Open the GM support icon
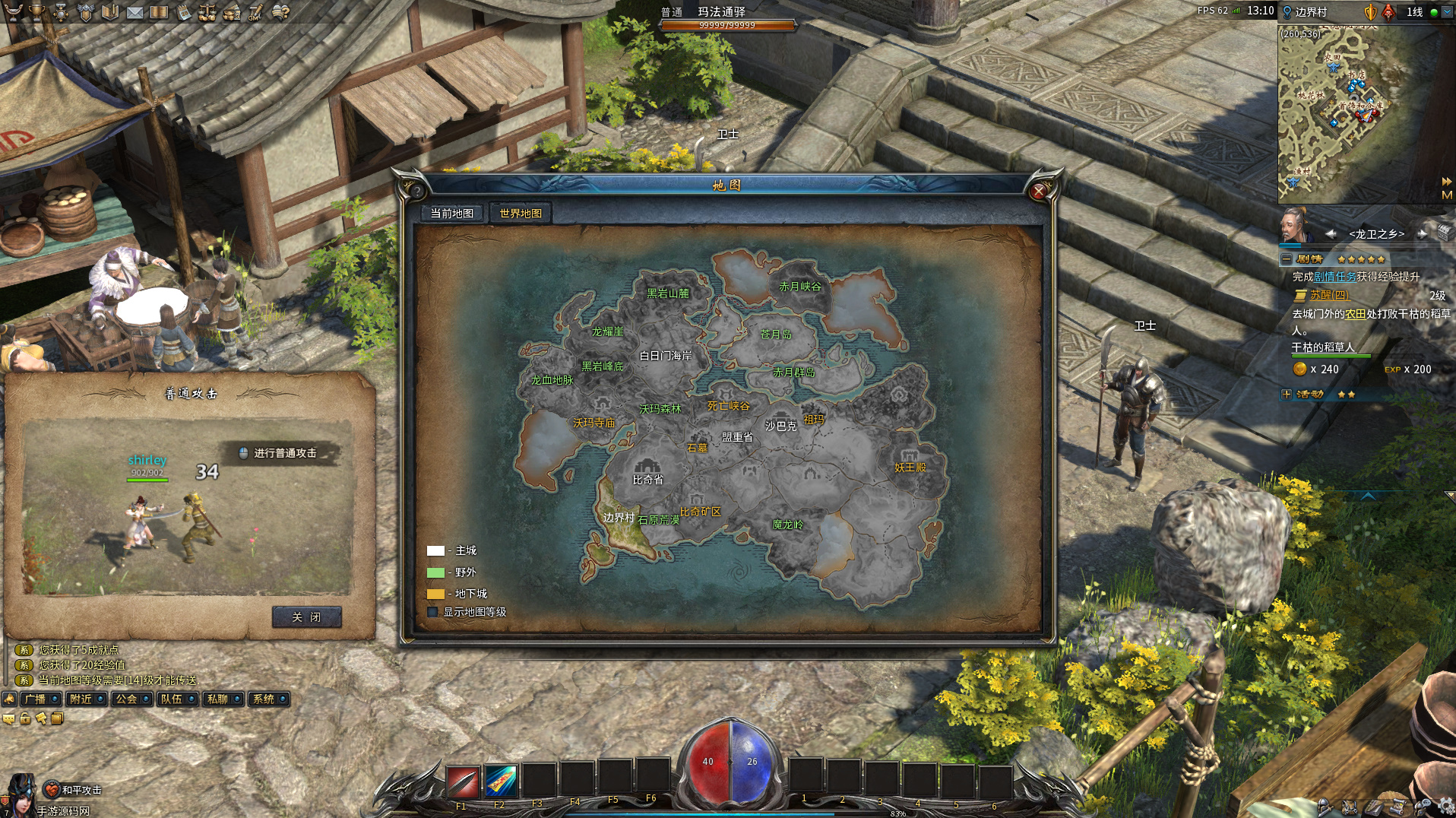Image resolution: width=1456 pixels, height=818 pixels. pos(256,12)
